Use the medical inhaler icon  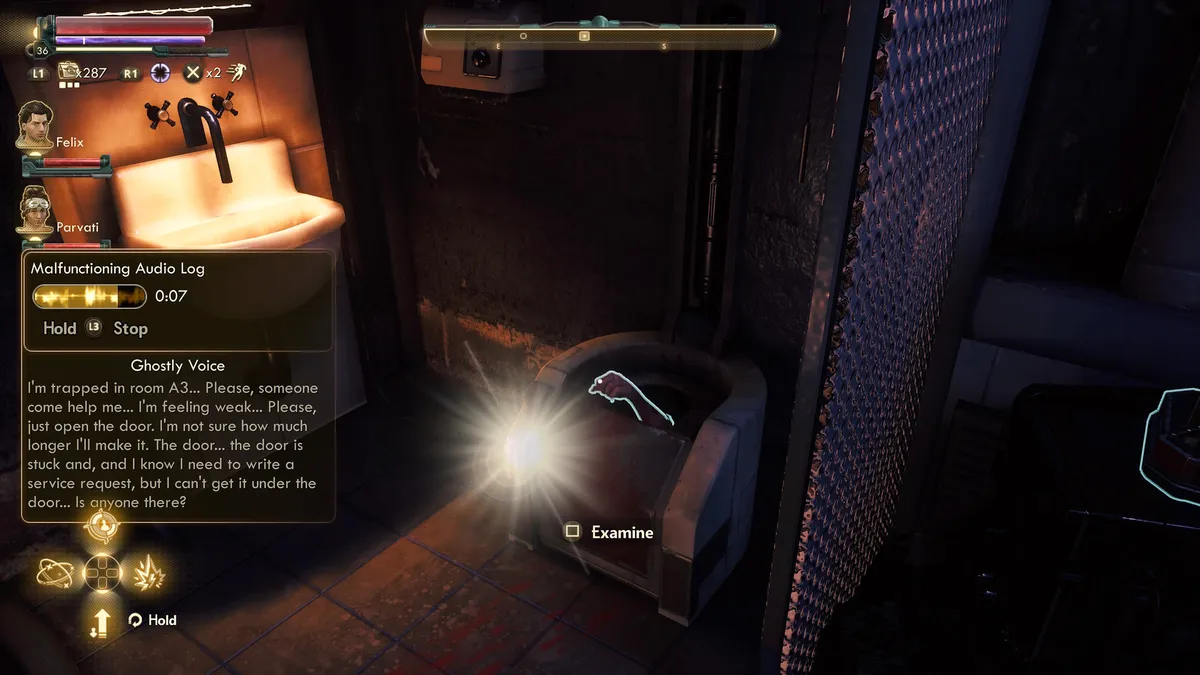point(69,72)
